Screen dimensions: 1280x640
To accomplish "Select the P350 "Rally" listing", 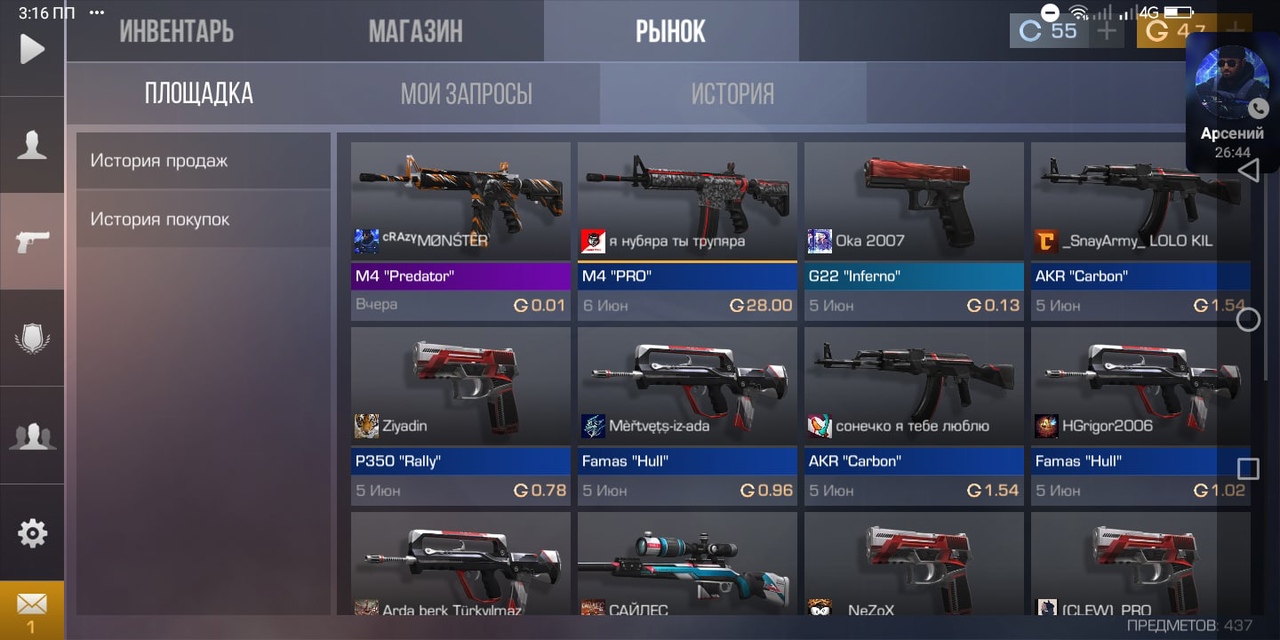I will click(460, 415).
